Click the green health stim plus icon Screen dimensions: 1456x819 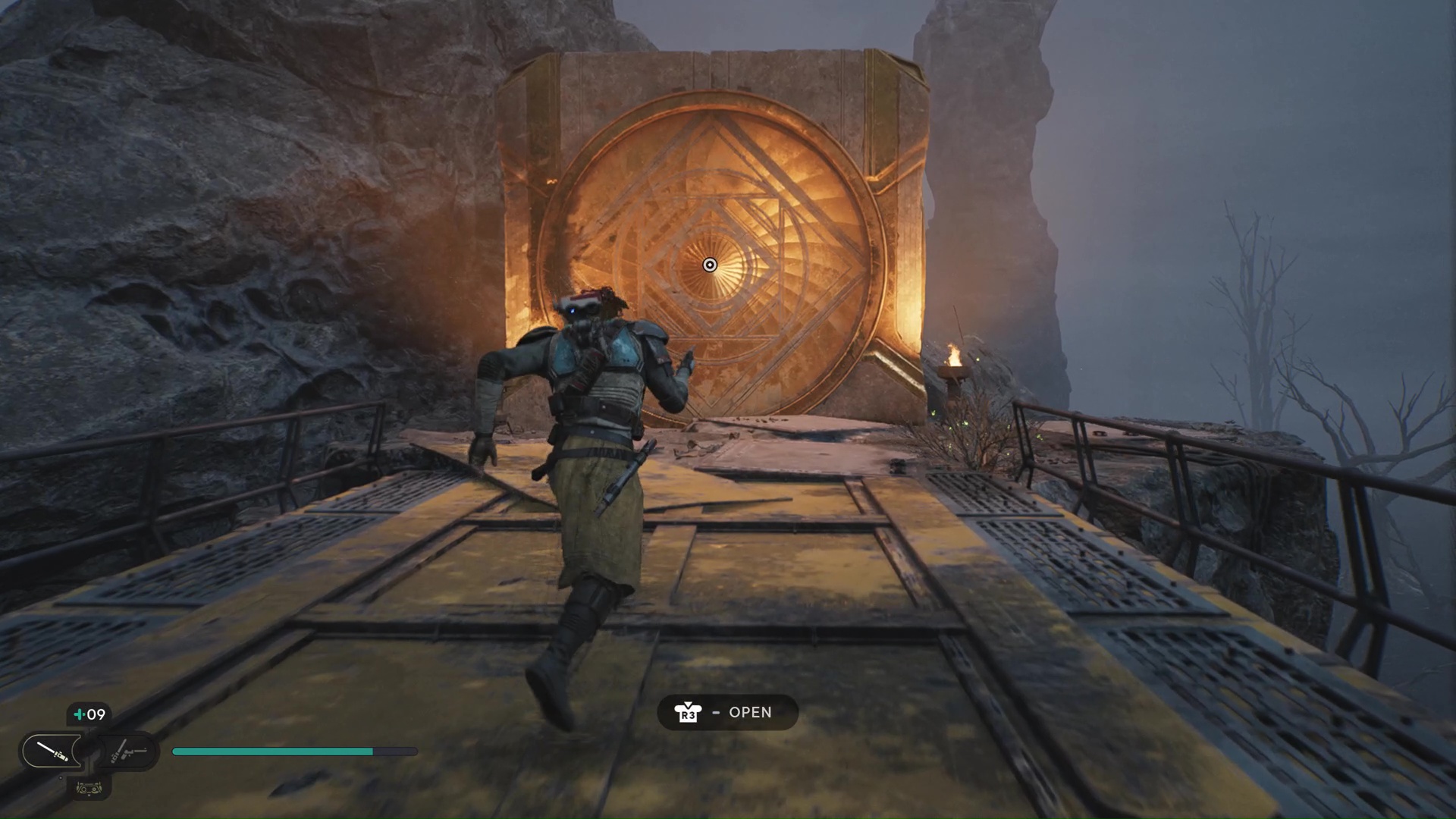click(x=79, y=714)
